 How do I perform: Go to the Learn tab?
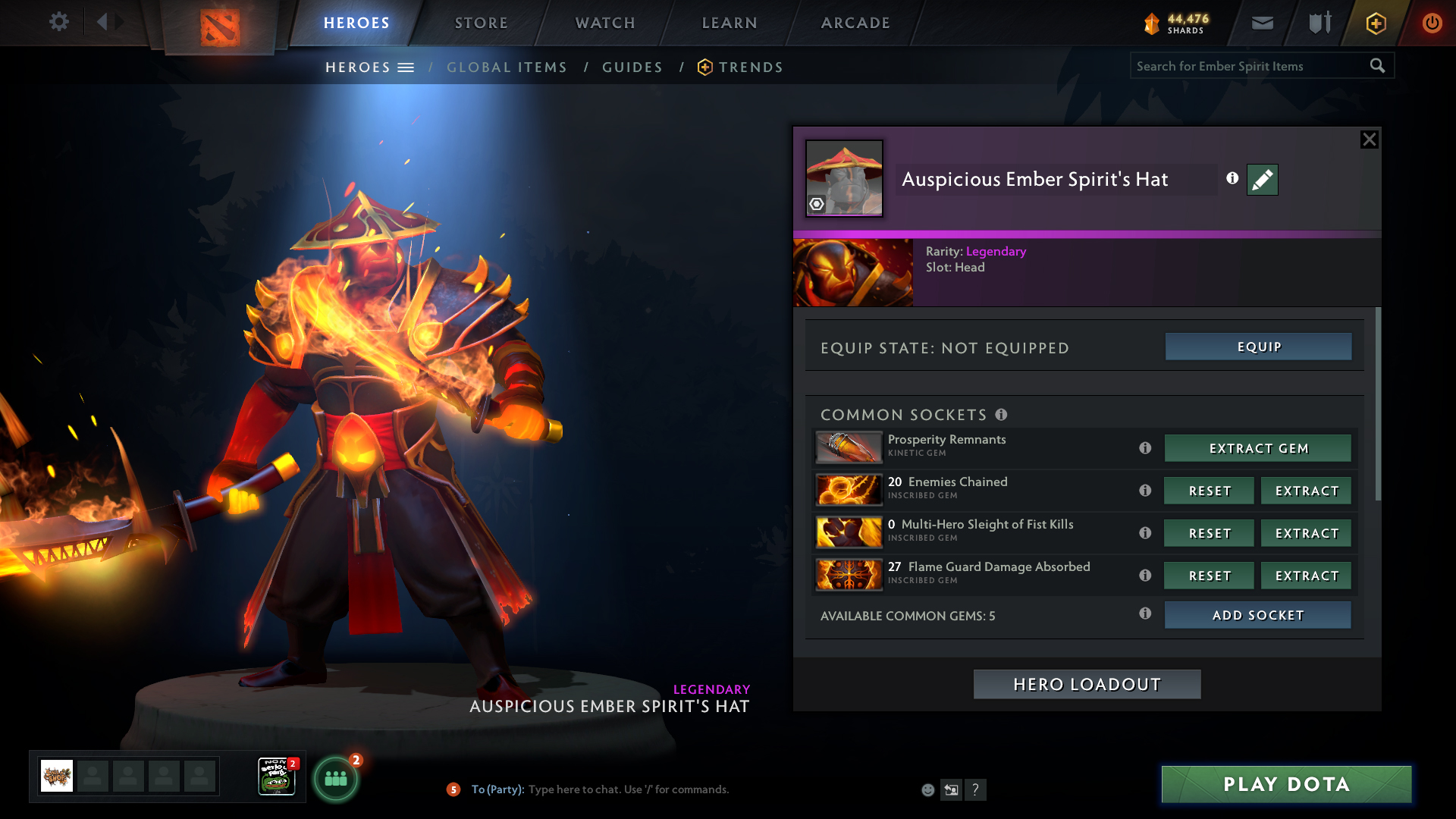(x=730, y=23)
